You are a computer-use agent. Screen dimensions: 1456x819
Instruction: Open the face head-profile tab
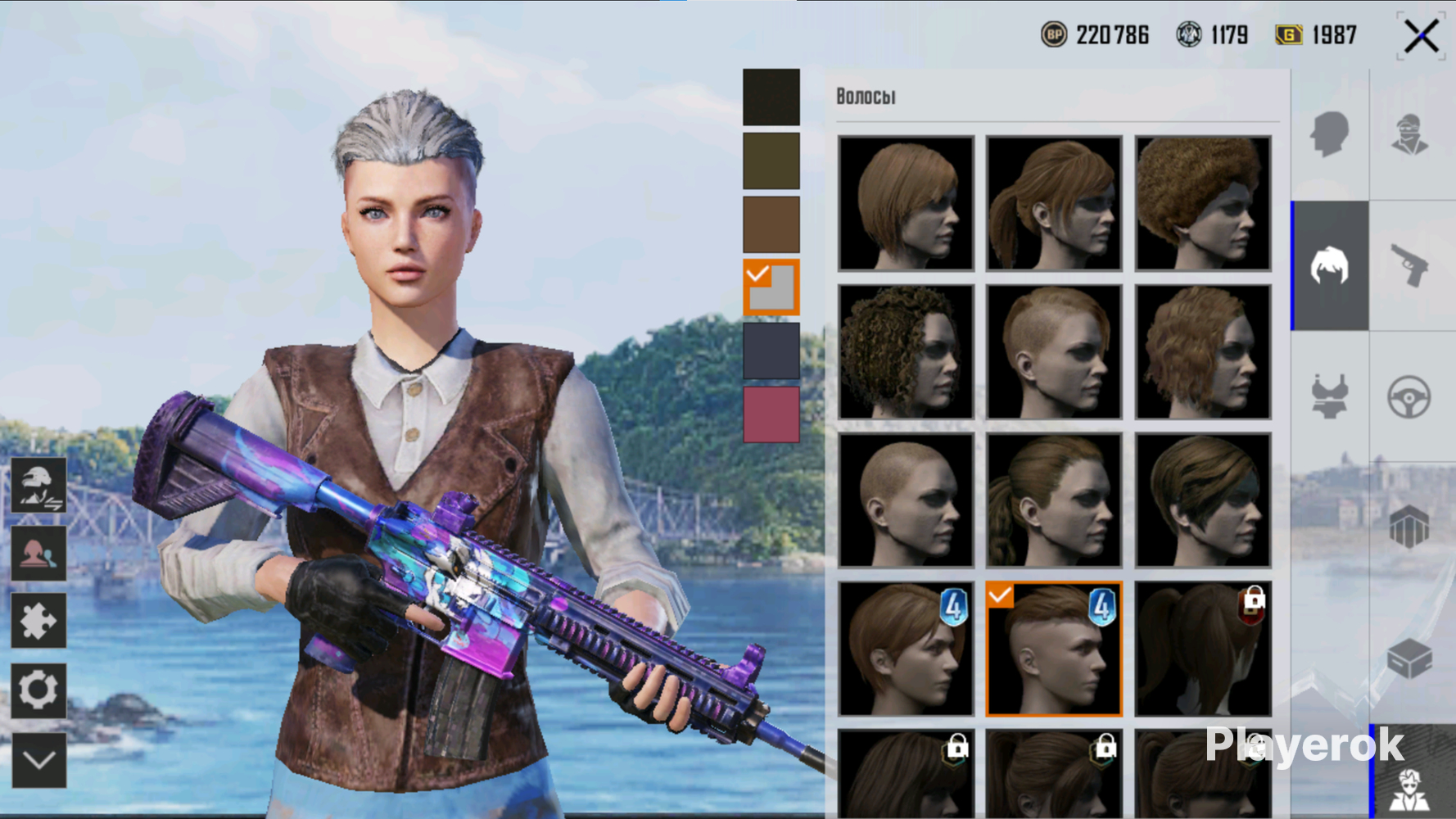click(x=1329, y=134)
